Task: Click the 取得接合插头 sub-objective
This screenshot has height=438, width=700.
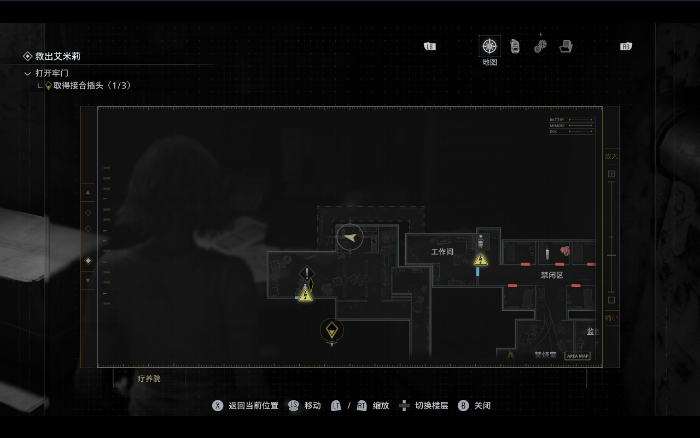Action: click(x=84, y=86)
